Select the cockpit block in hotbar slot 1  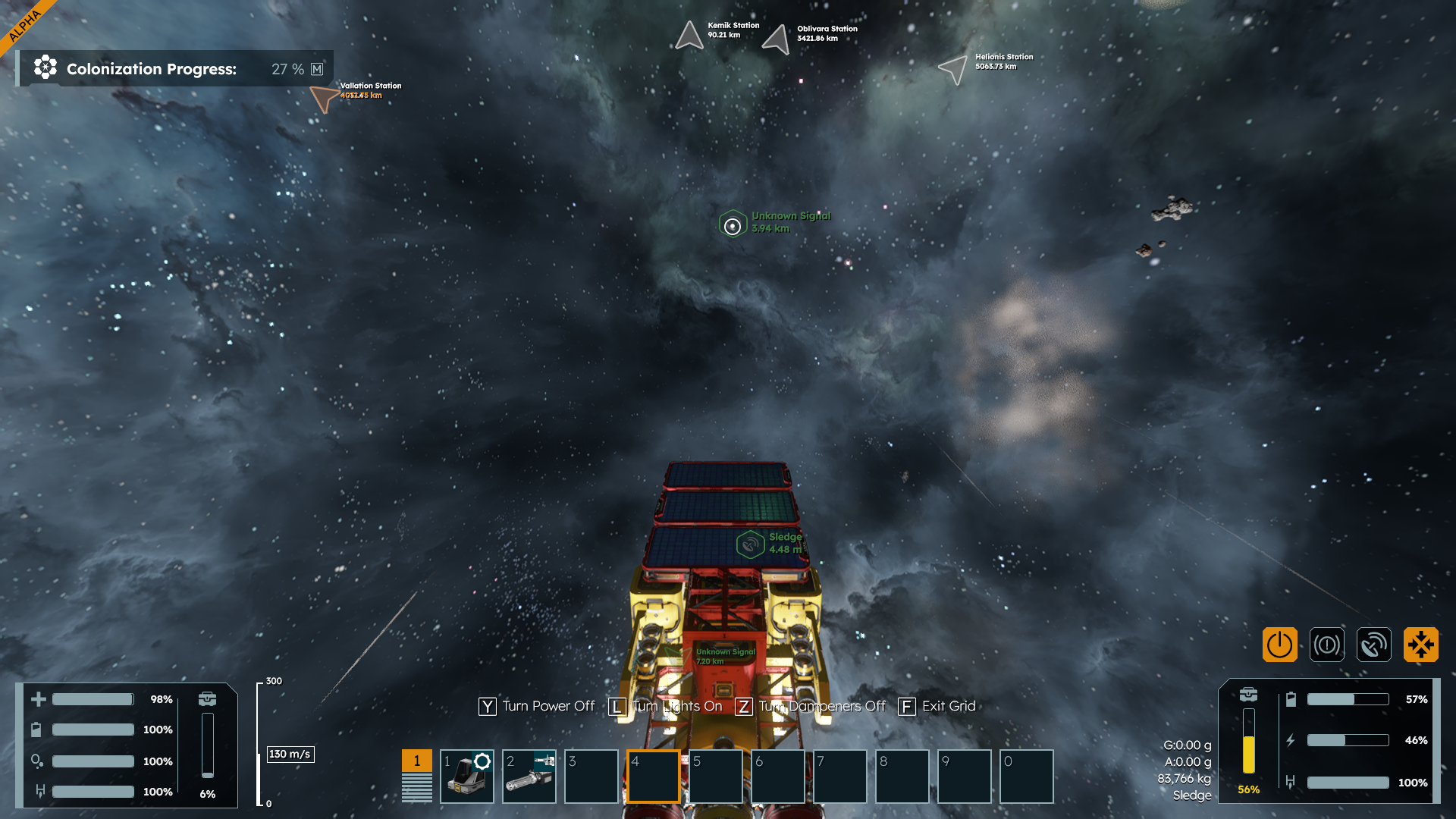466,777
